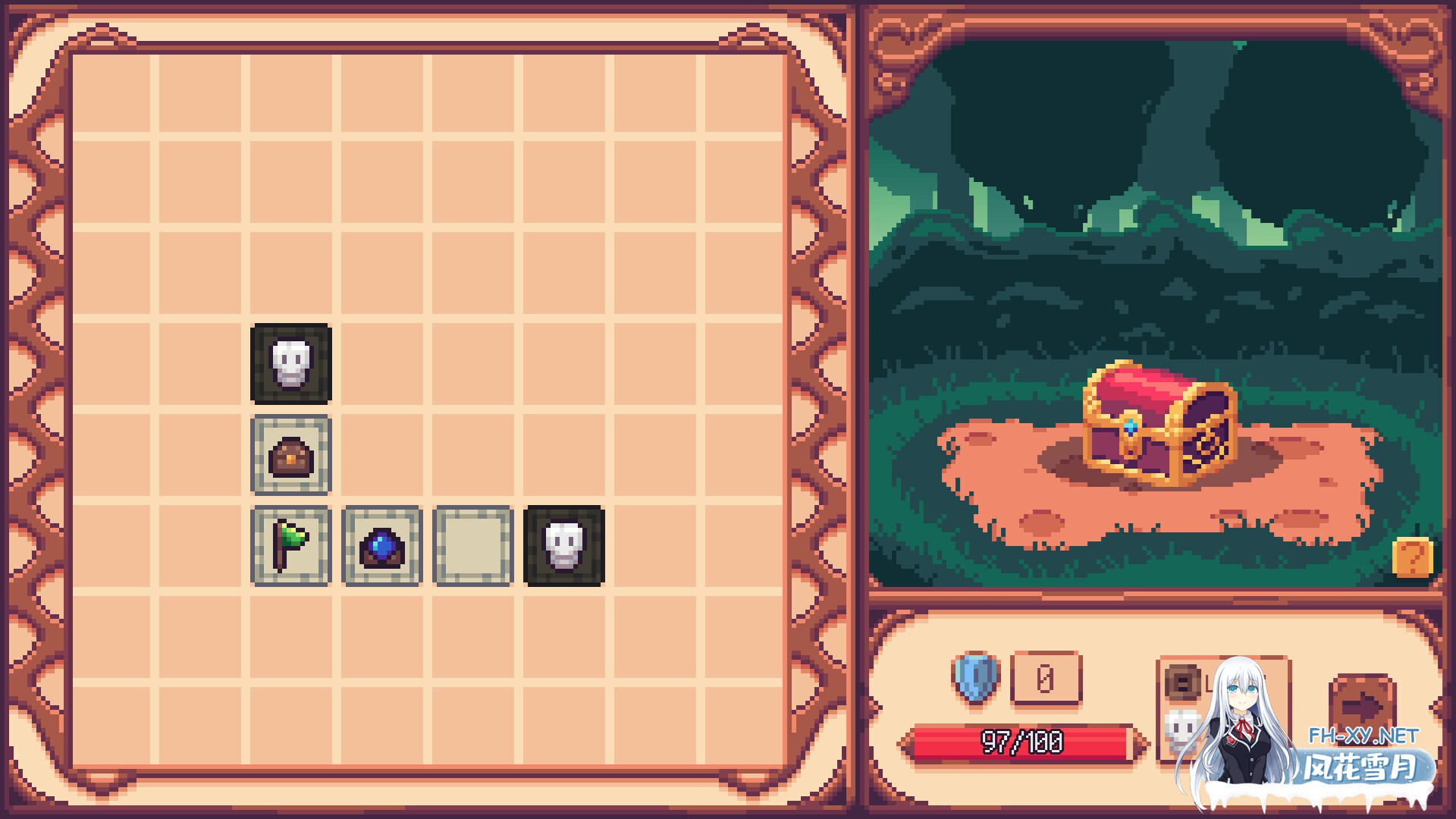The image size is (1456, 819).
Task: Select the green flag tile
Action: point(291,546)
